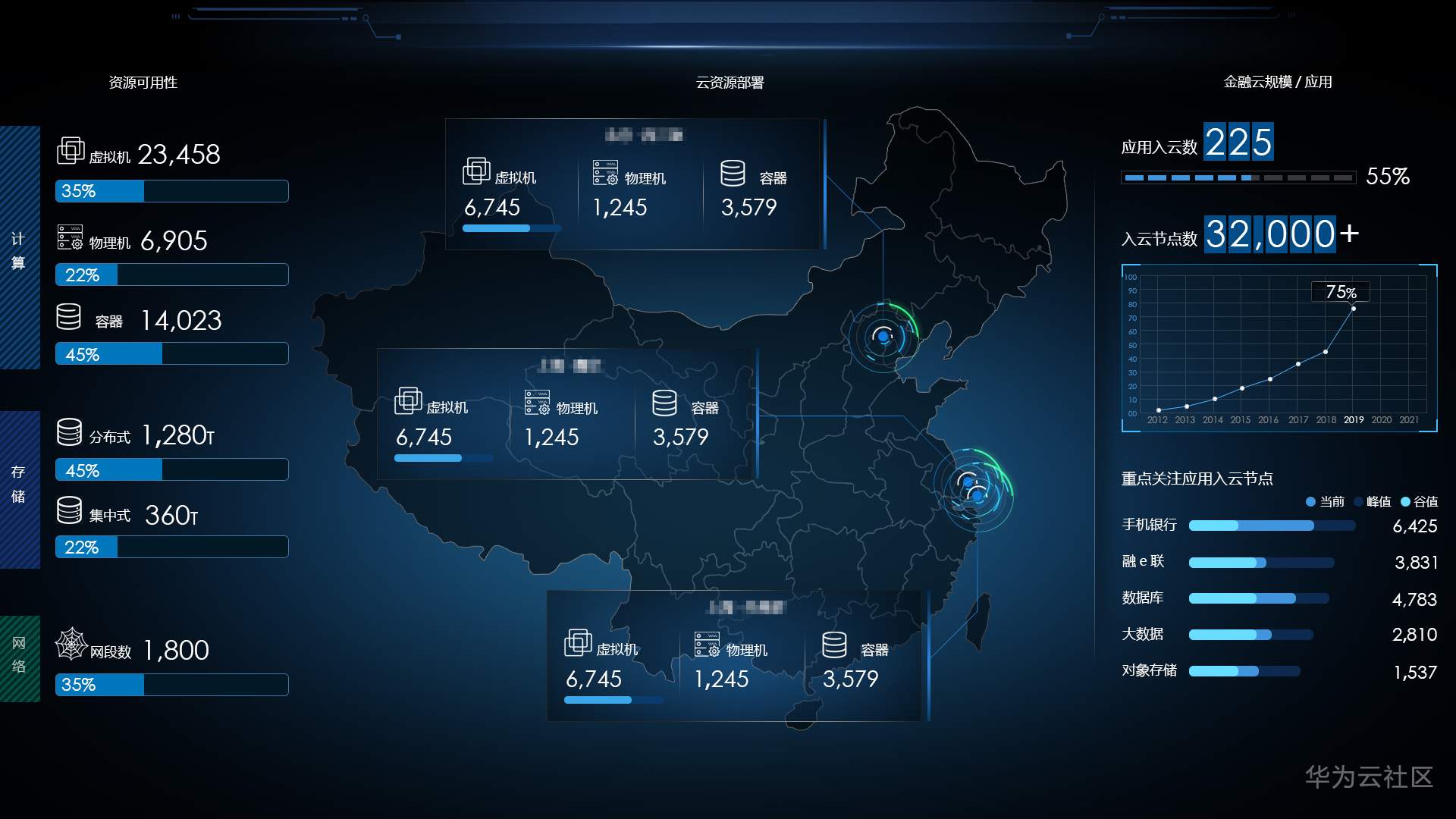Switch to the 计算 side tab
This screenshot has height=819, width=1456.
[x=19, y=249]
